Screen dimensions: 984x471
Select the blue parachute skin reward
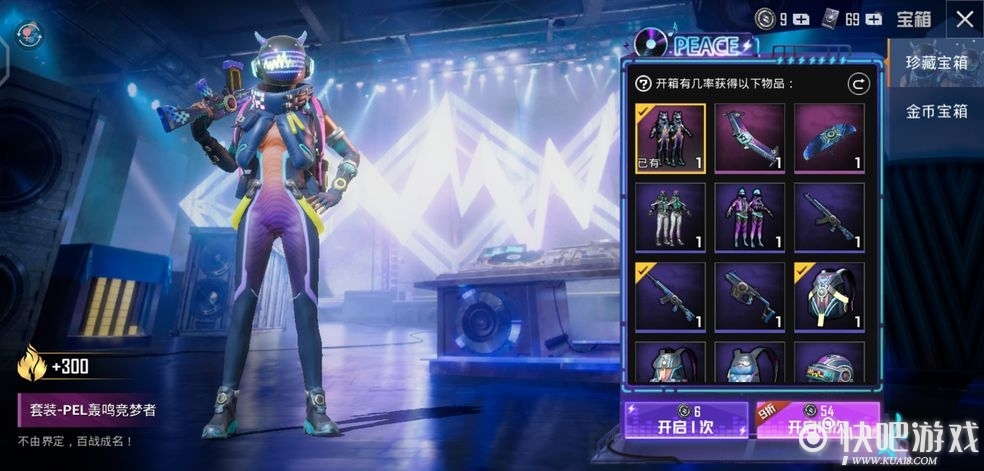click(829, 139)
